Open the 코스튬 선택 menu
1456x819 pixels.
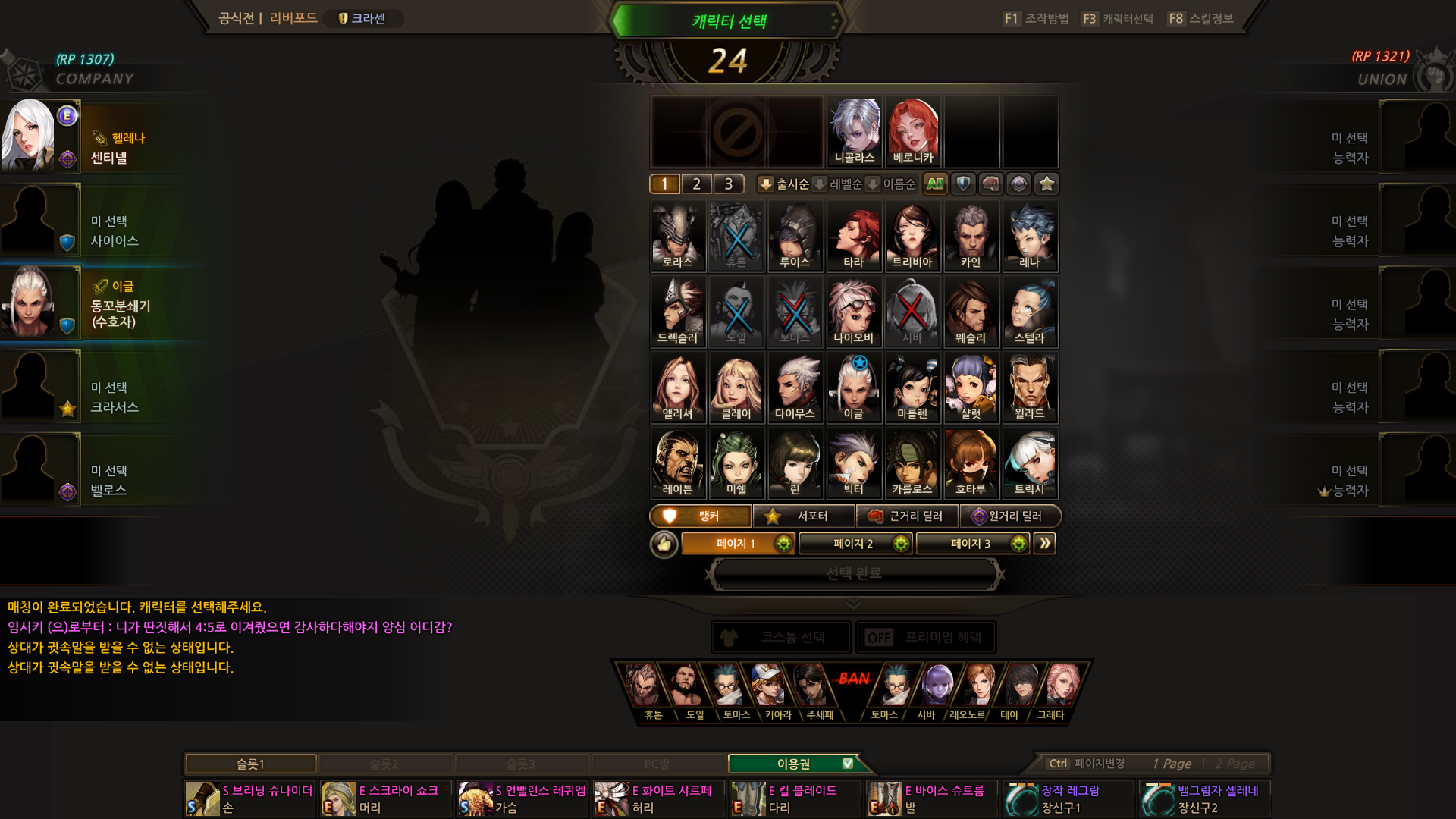[781, 638]
